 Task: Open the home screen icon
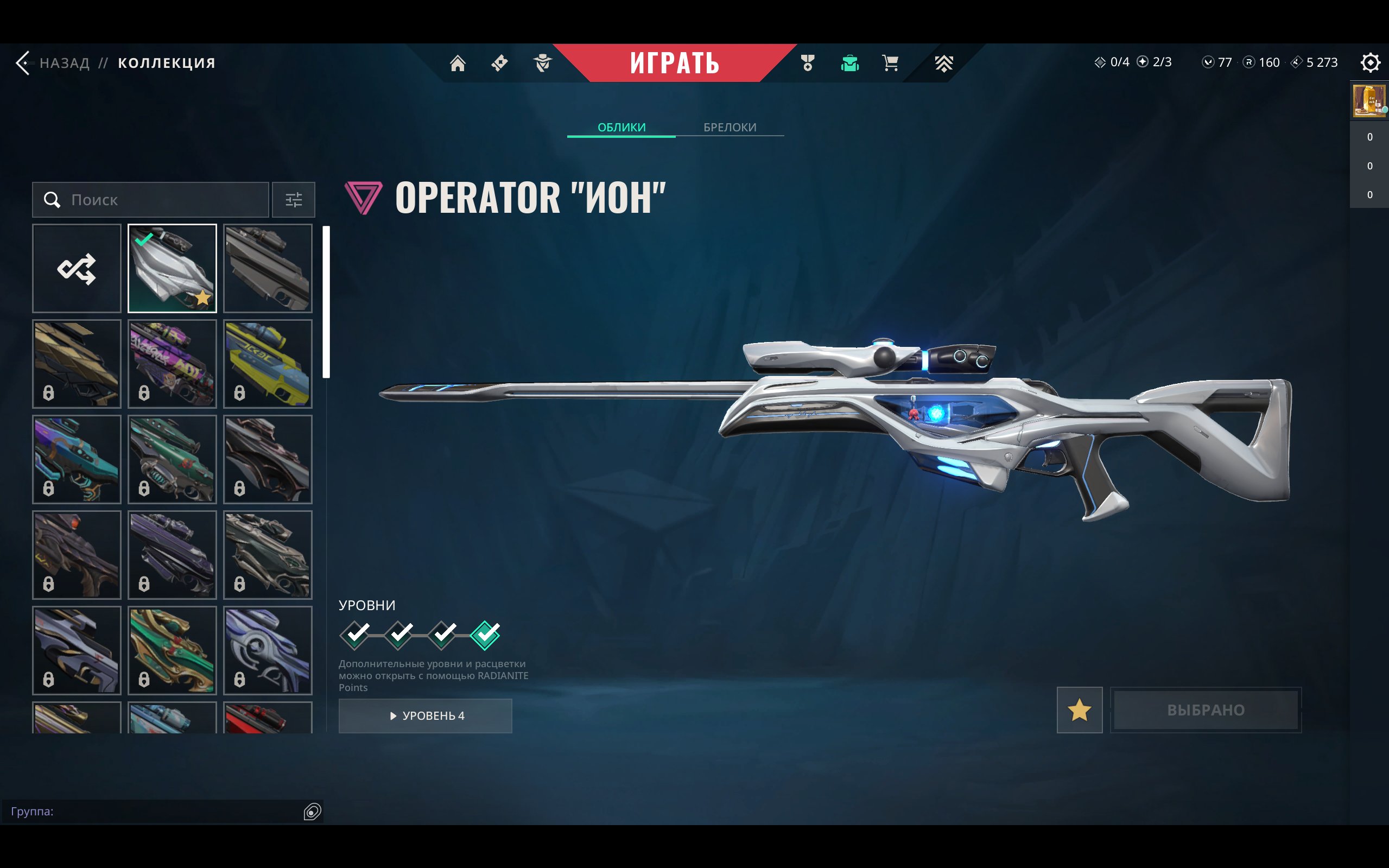(x=458, y=62)
